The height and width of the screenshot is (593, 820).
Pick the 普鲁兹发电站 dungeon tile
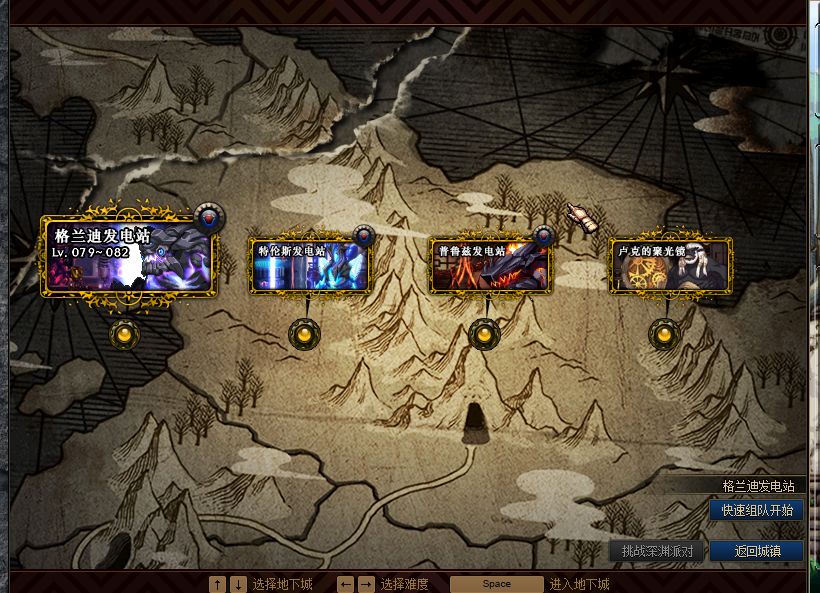490,265
